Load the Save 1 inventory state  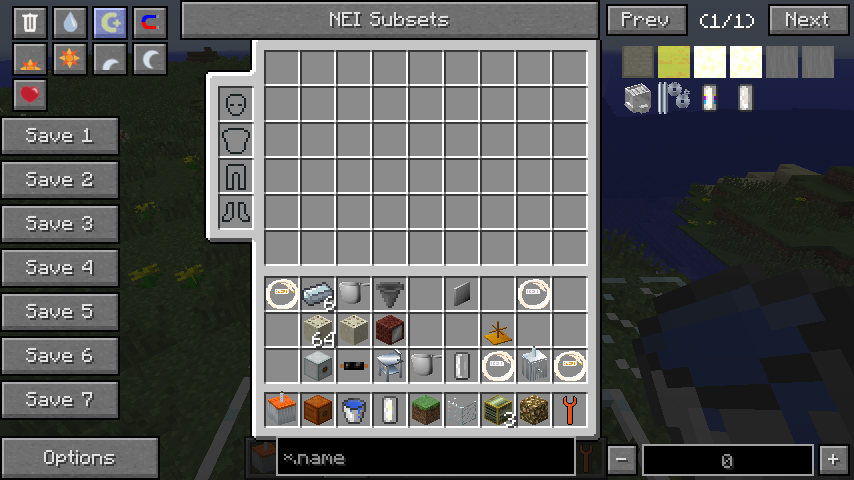click(60, 136)
